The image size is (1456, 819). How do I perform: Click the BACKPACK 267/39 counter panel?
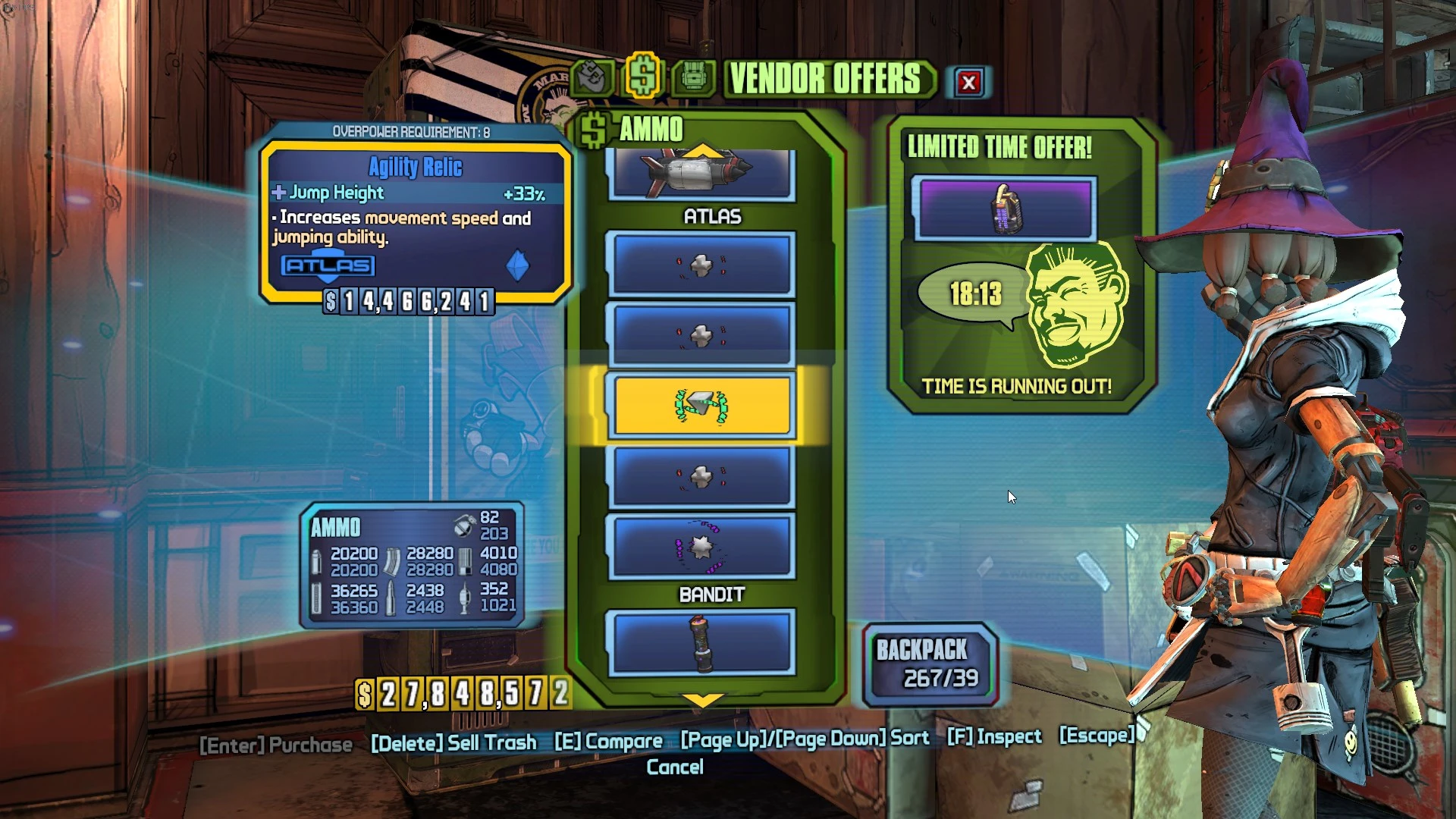[x=929, y=661]
